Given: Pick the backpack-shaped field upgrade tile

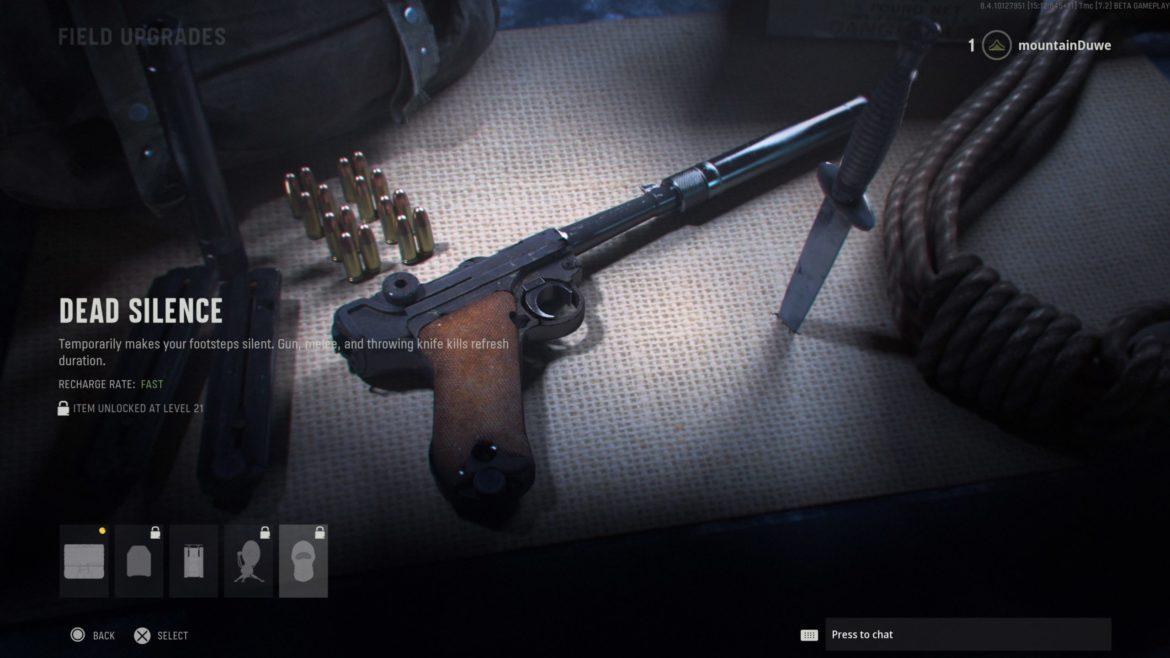Looking at the screenshot, I should click(x=194, y=561).
